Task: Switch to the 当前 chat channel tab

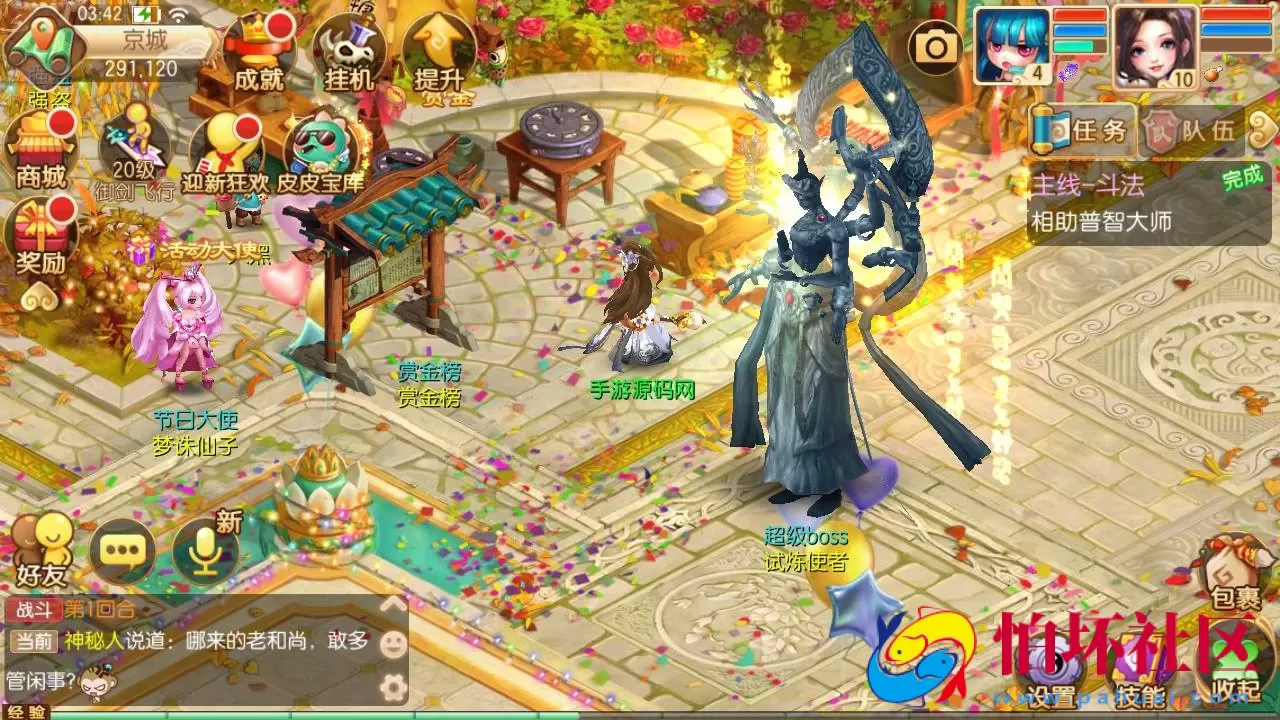Action: pyautogui.click(x=32, y=642)
